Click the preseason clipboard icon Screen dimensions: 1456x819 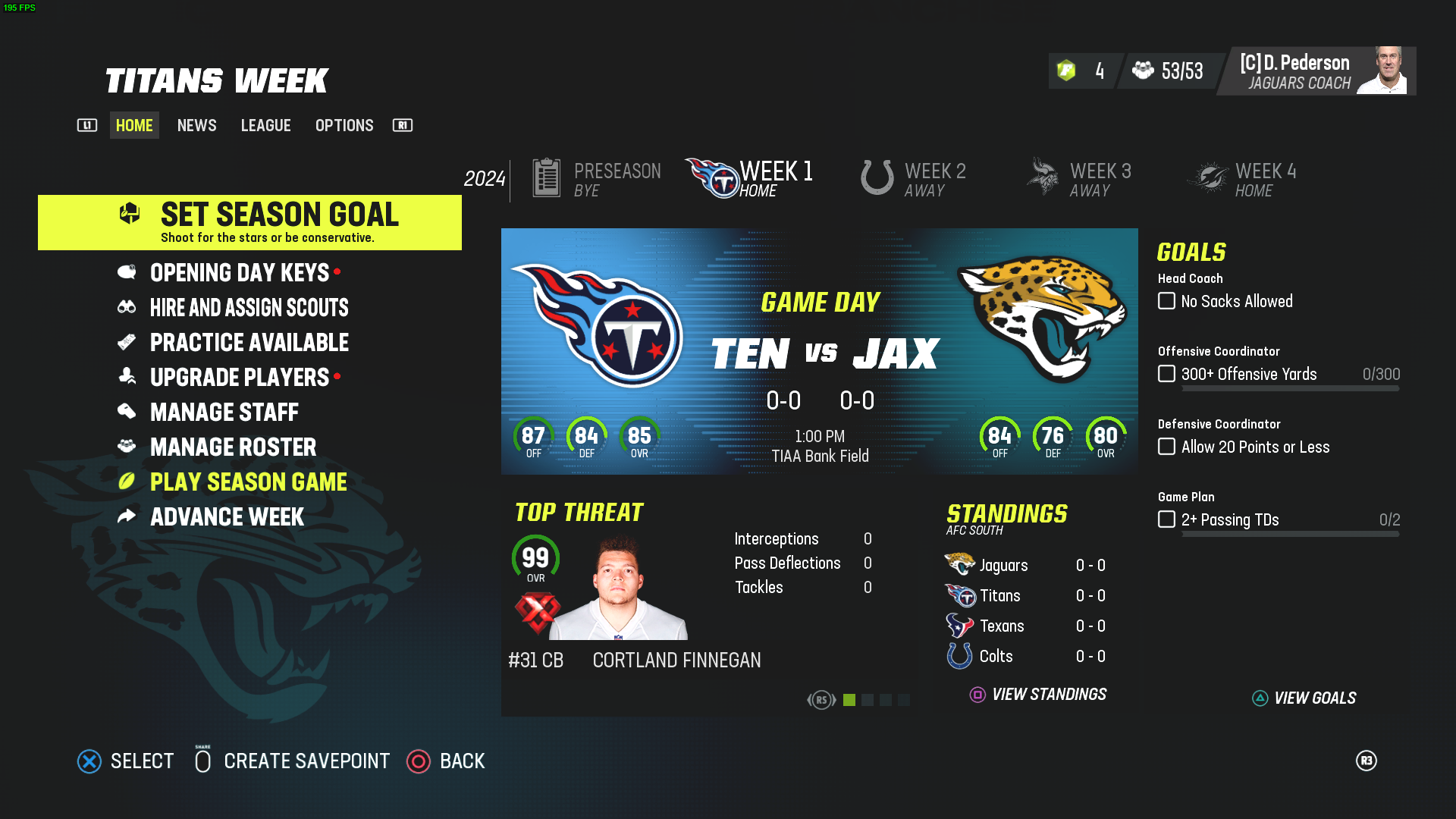(547, 176)
